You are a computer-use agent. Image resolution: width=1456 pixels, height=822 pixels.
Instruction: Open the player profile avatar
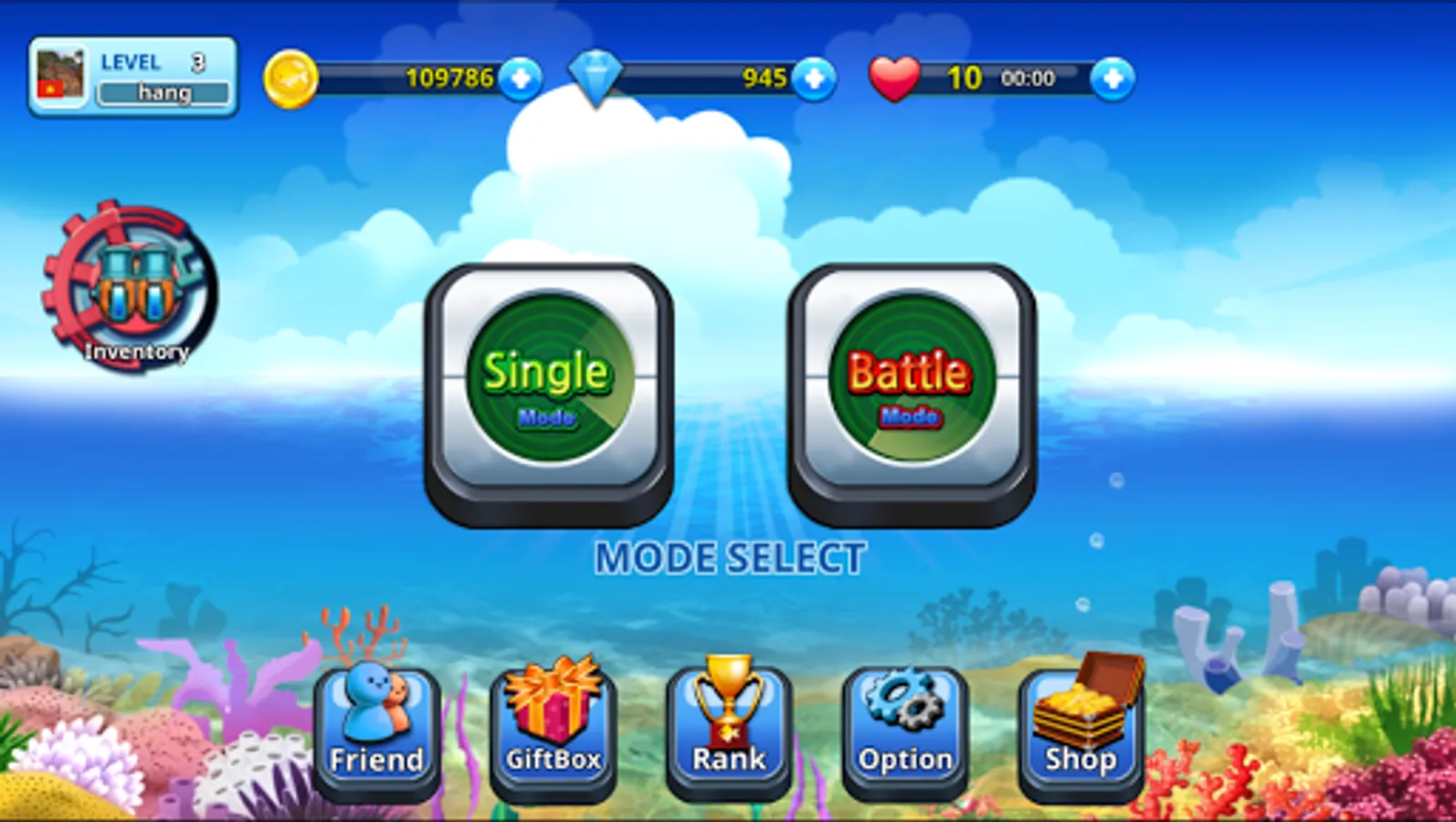click(x=62, y=75)
